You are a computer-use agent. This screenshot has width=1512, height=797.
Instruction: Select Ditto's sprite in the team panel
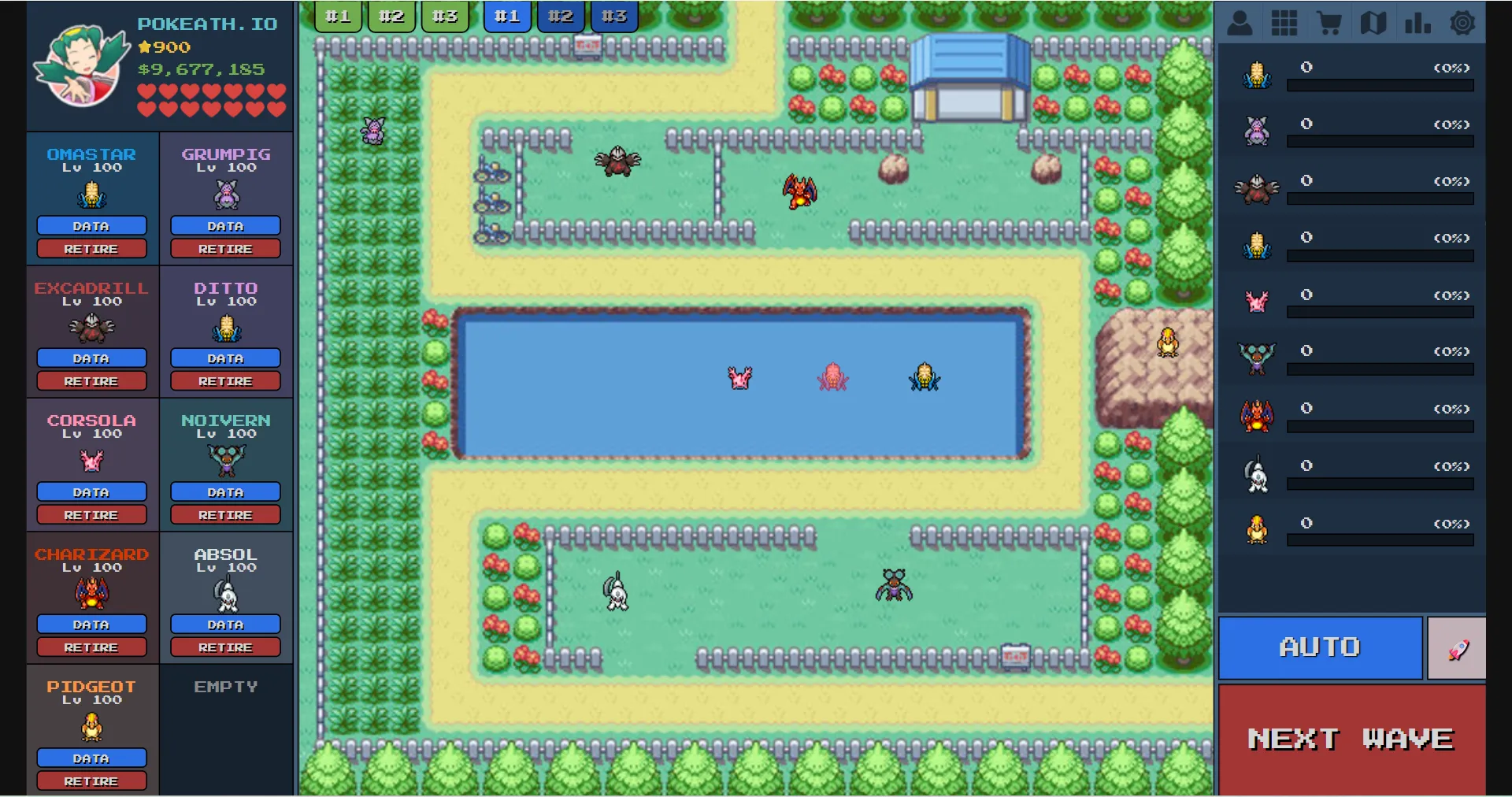point(225,328)
